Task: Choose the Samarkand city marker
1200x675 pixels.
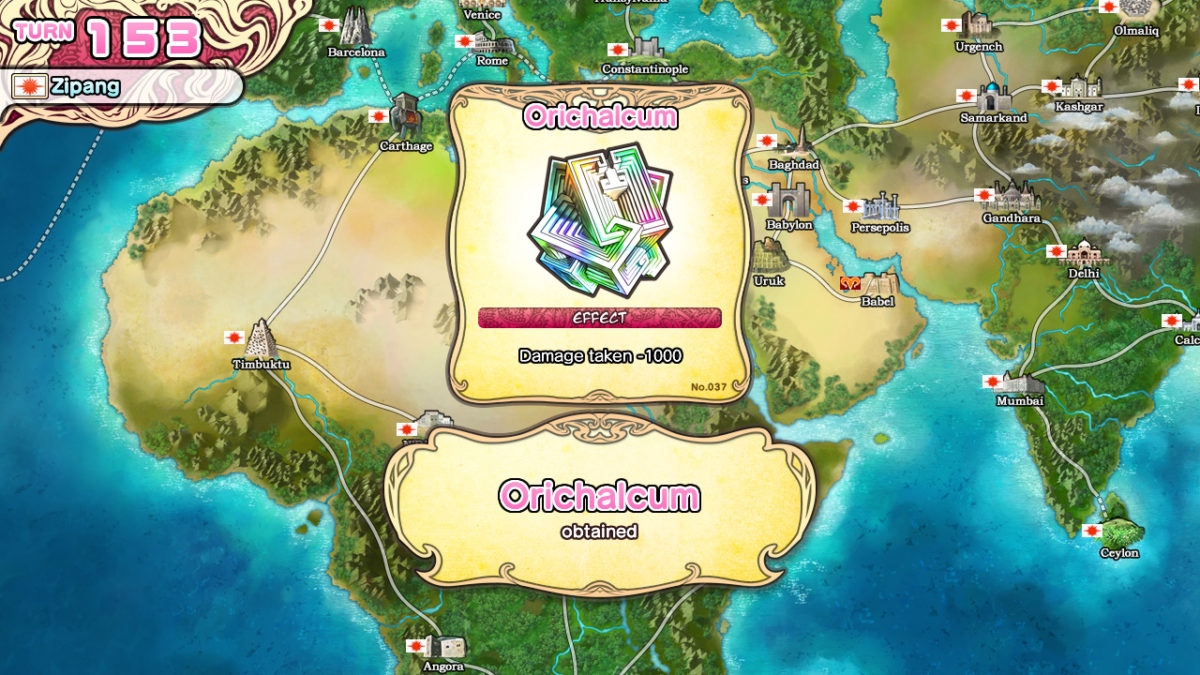Action: coord(993,97)
